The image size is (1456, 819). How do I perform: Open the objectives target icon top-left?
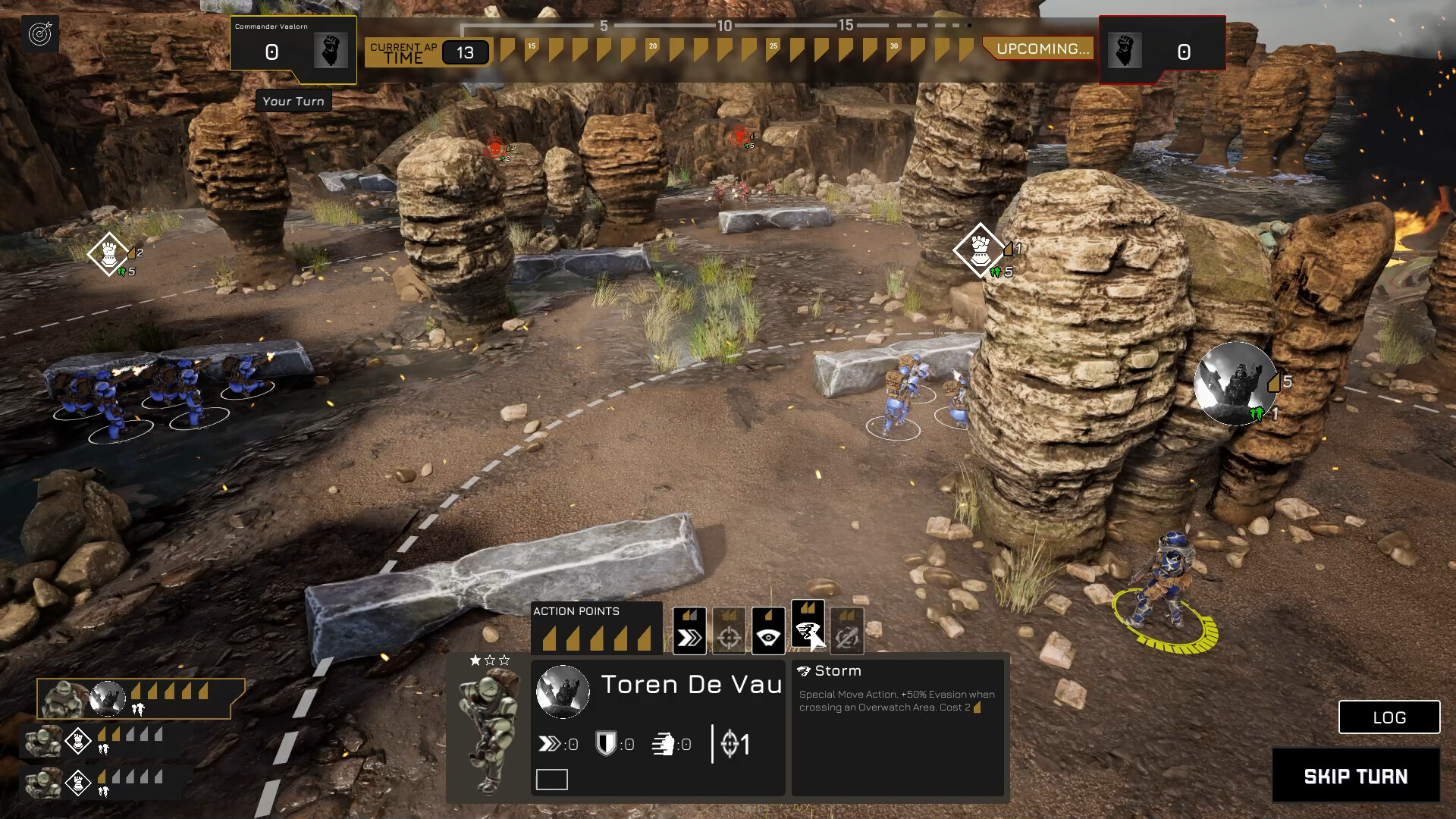[x=42, y=33]
